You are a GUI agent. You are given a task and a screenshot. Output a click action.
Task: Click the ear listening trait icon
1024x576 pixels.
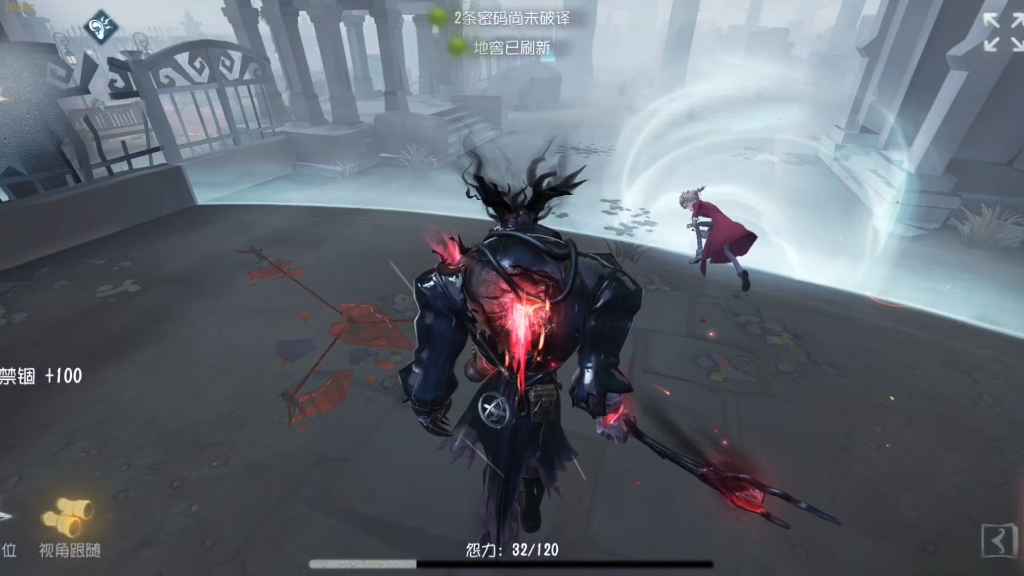(x=100, y=28)
